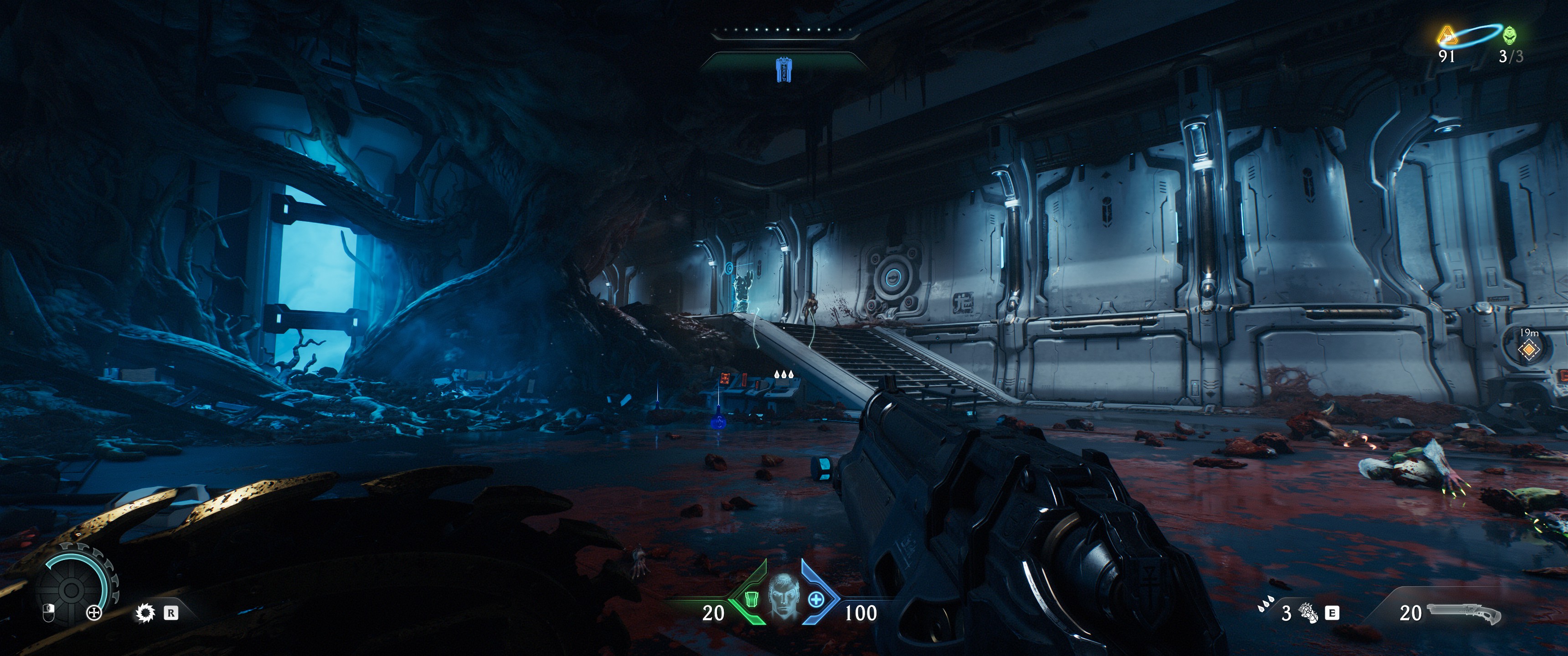Select the saw blade ability icon

pyautogui.click(x=145, y=613)
